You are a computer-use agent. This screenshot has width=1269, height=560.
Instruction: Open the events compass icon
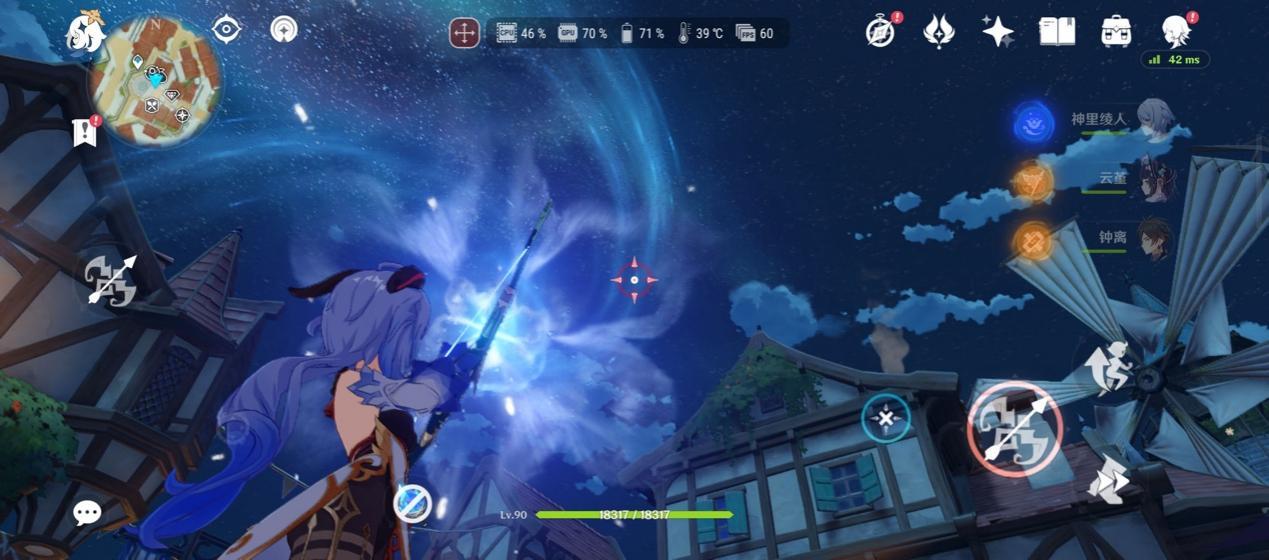pos(881,31)
